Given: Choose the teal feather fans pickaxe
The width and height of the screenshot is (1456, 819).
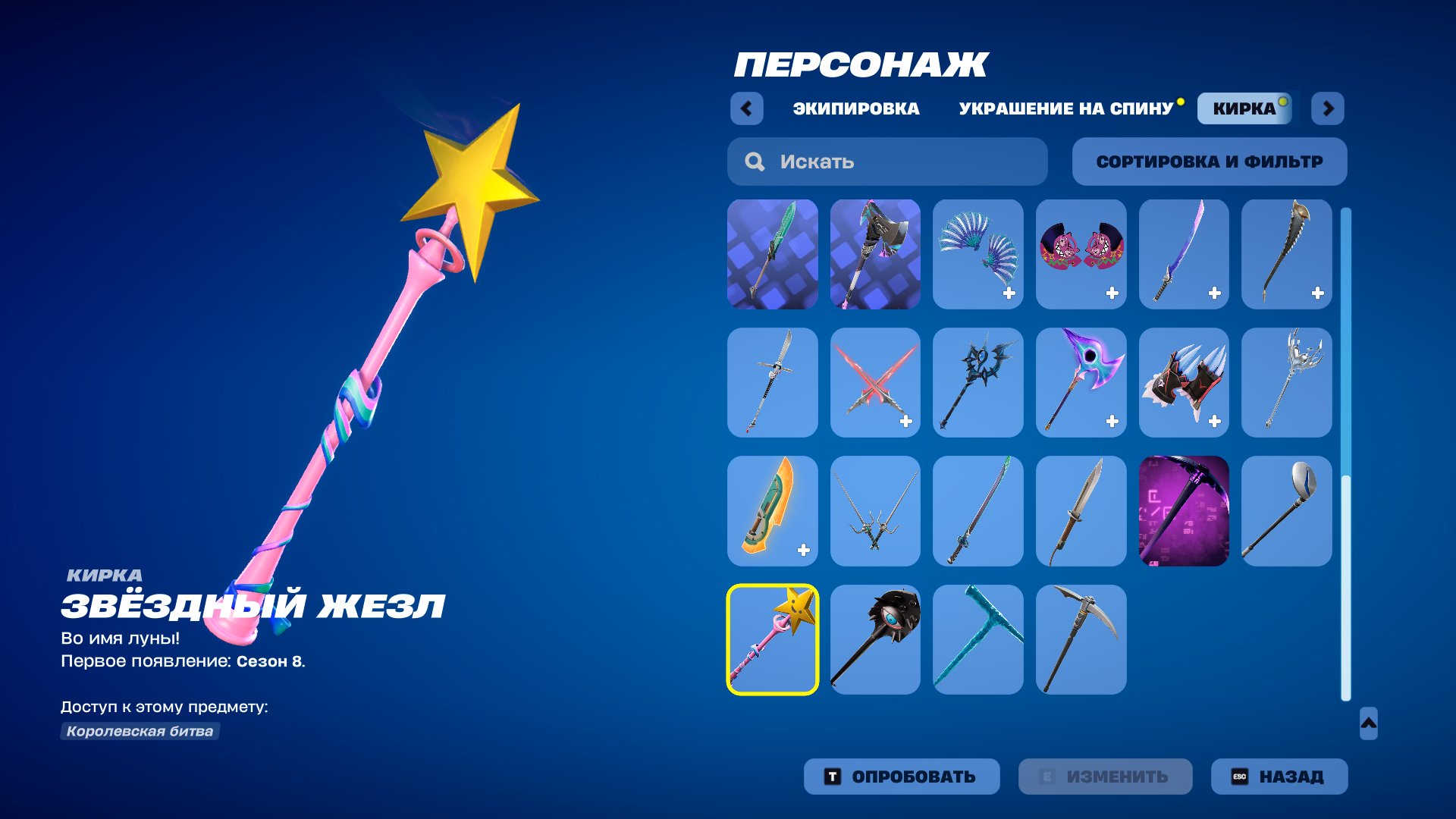Looking at the screenshot, I should (x=977, y=254).
